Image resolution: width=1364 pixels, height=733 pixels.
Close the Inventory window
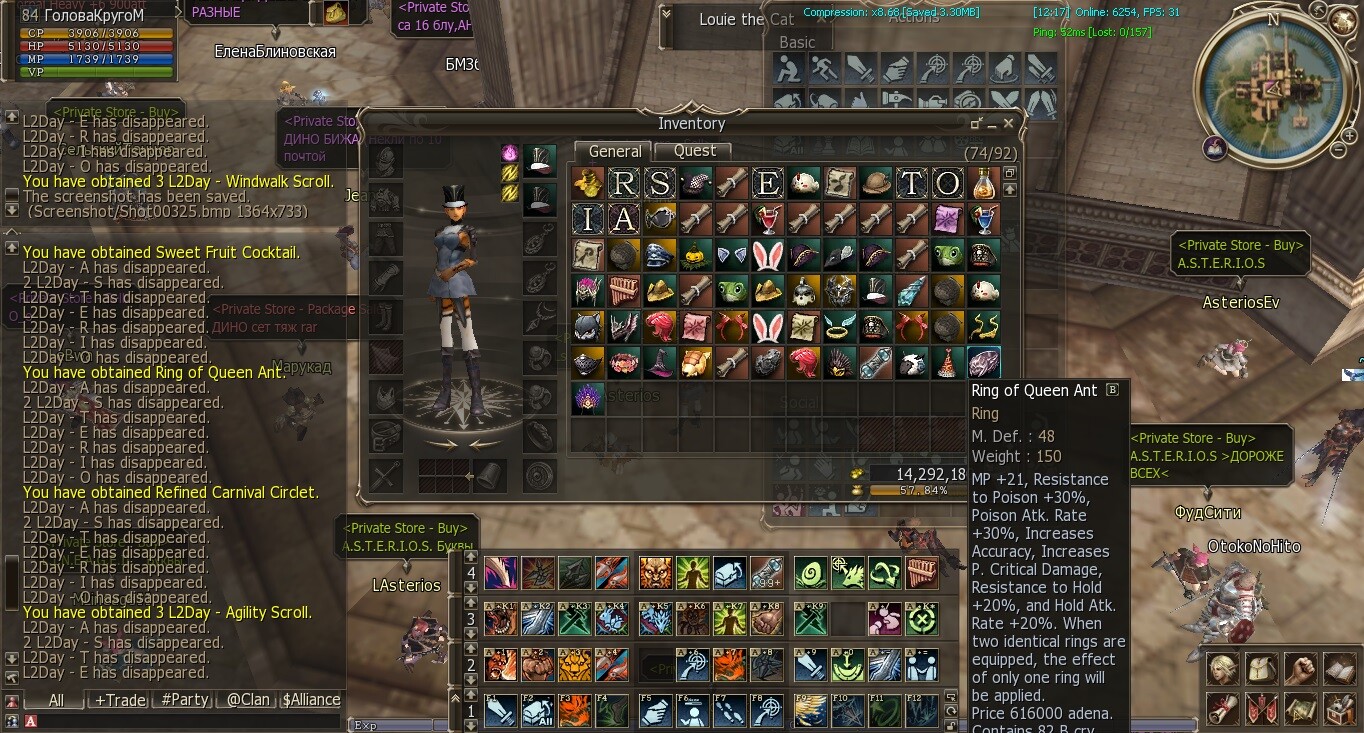pos(1009,123)
